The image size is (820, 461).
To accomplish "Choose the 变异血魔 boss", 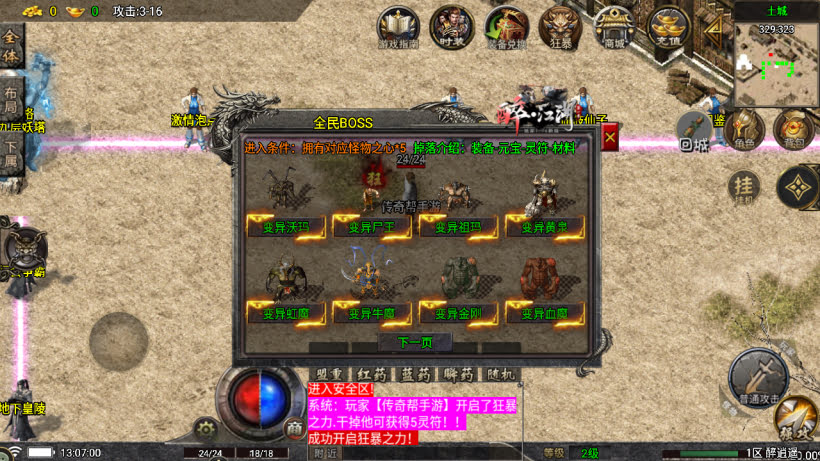I will point(544,313).
